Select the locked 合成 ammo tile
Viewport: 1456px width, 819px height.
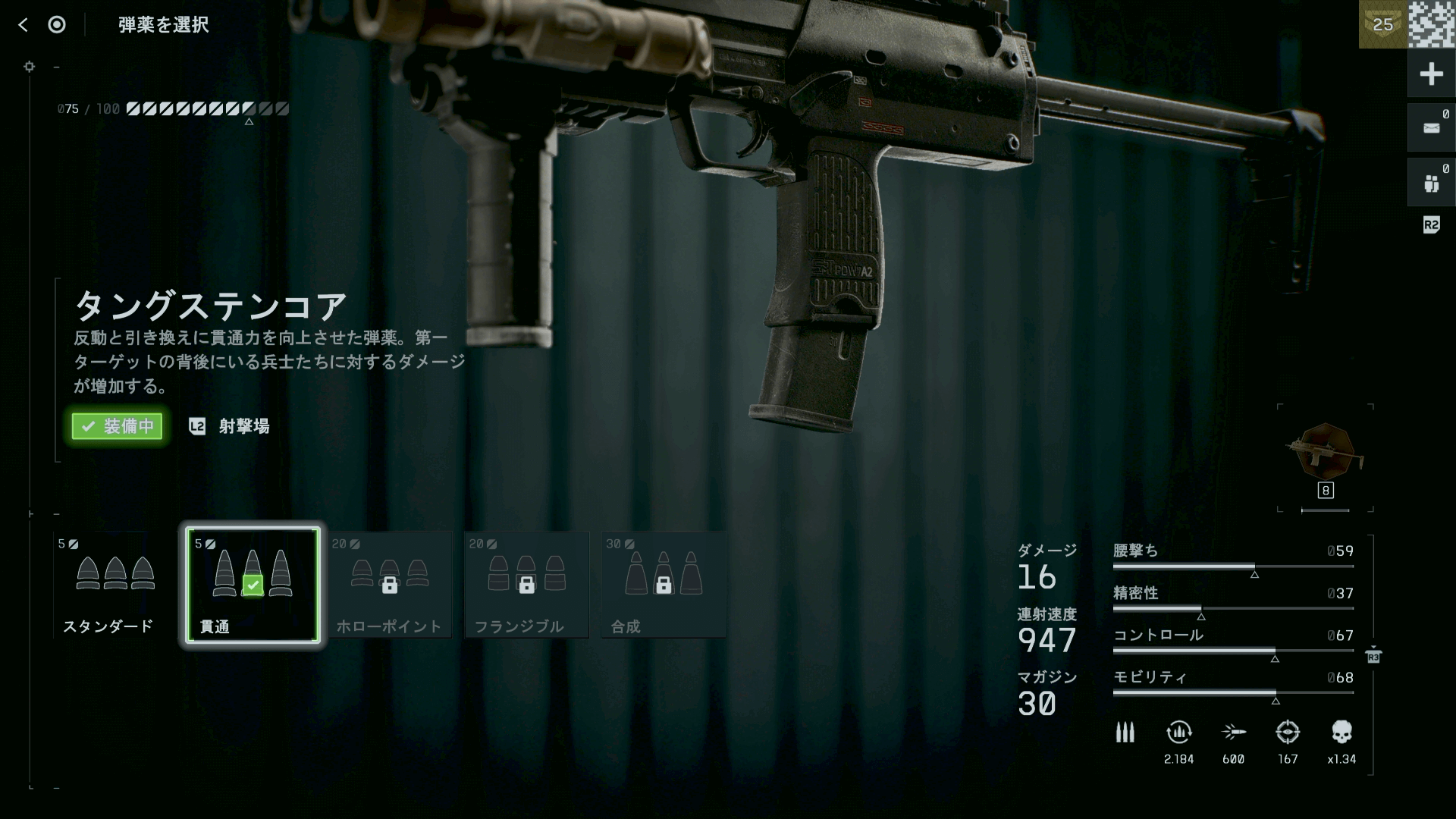(x=664, y=585)
